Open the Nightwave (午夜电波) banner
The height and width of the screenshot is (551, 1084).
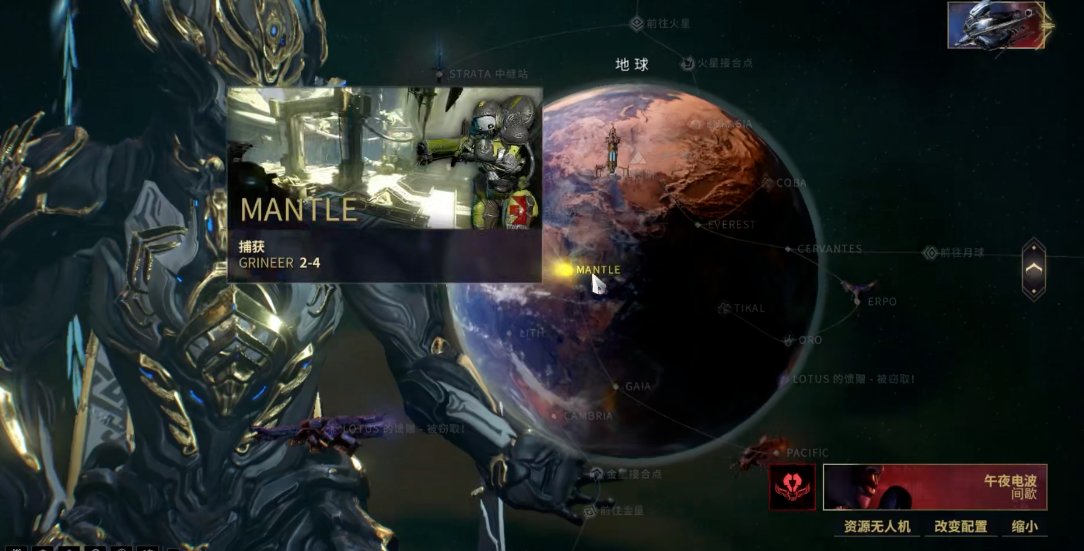(x=935, y=487)
